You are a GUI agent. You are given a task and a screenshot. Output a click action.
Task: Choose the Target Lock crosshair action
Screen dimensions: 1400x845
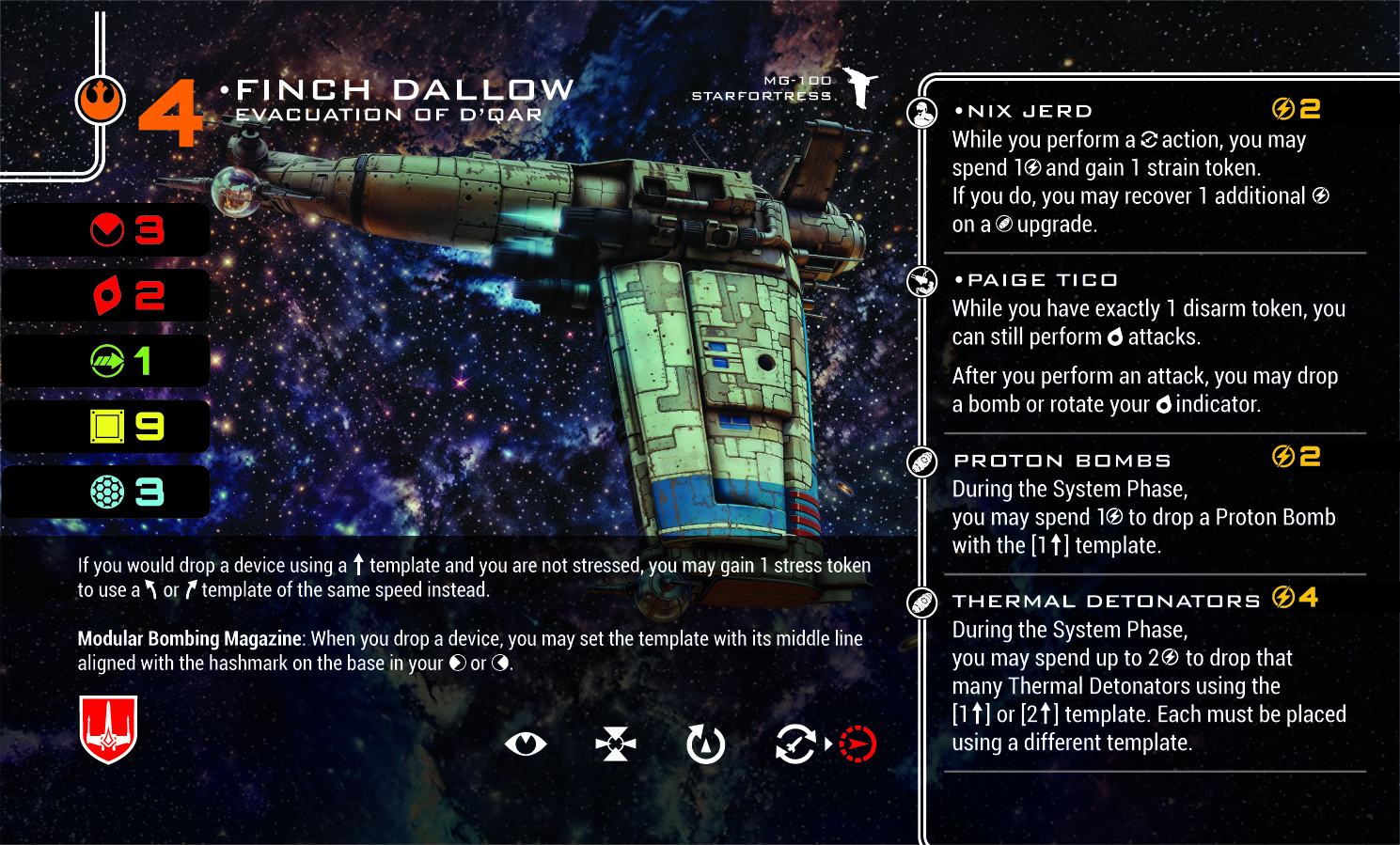coord(615,744)
